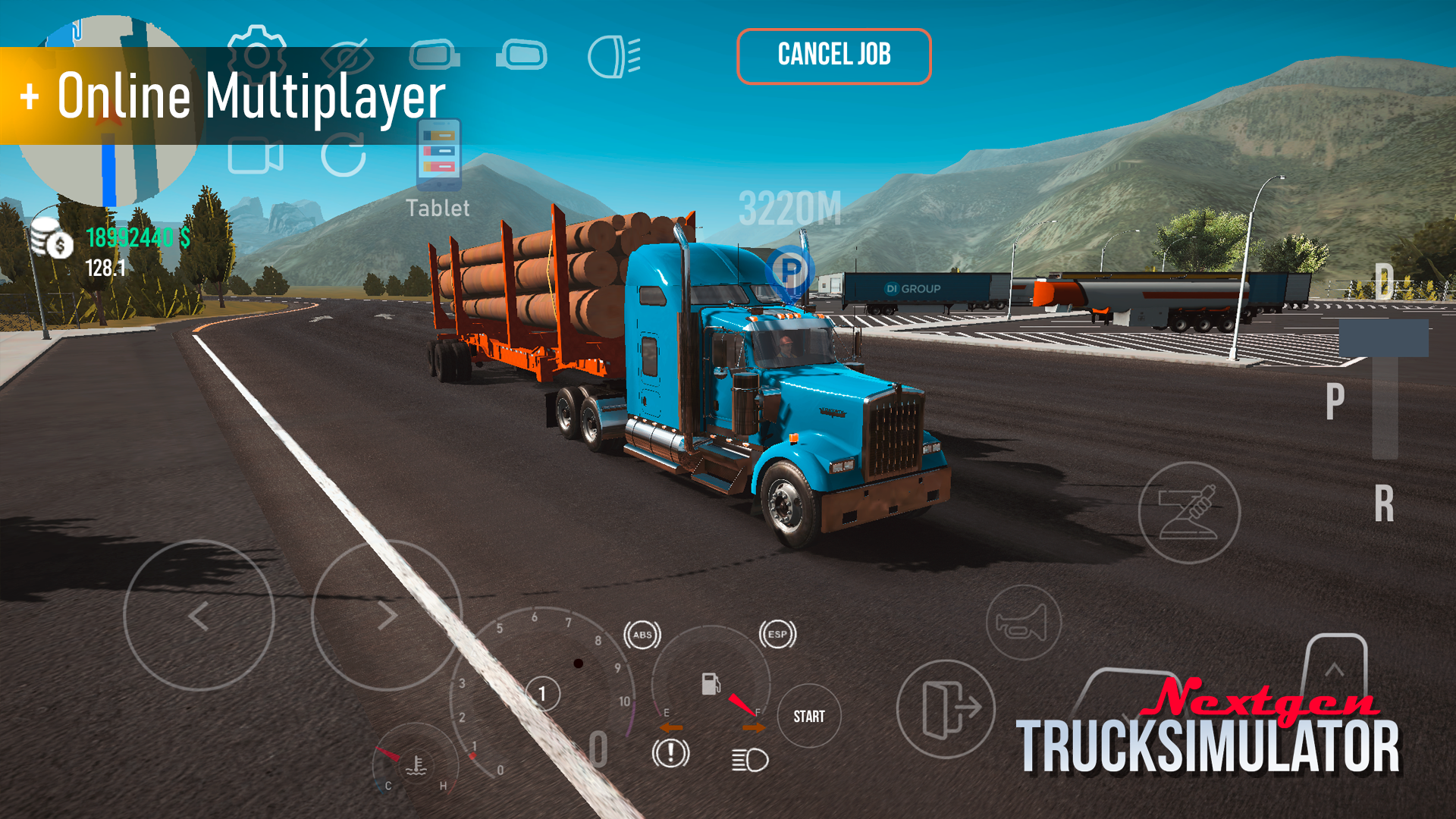Toggle the ABS indicator
The image size is (1456, 819).
pos(642,635)
